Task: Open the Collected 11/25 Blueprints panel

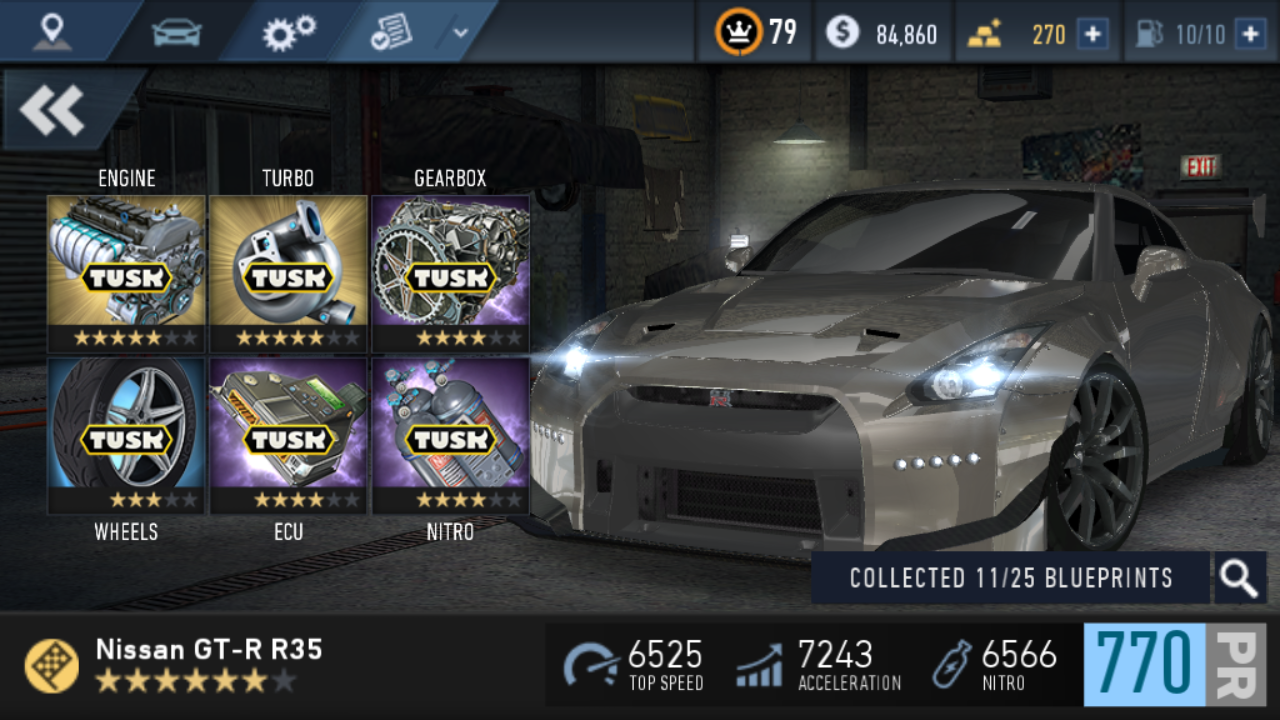Action: [1010, 578]
